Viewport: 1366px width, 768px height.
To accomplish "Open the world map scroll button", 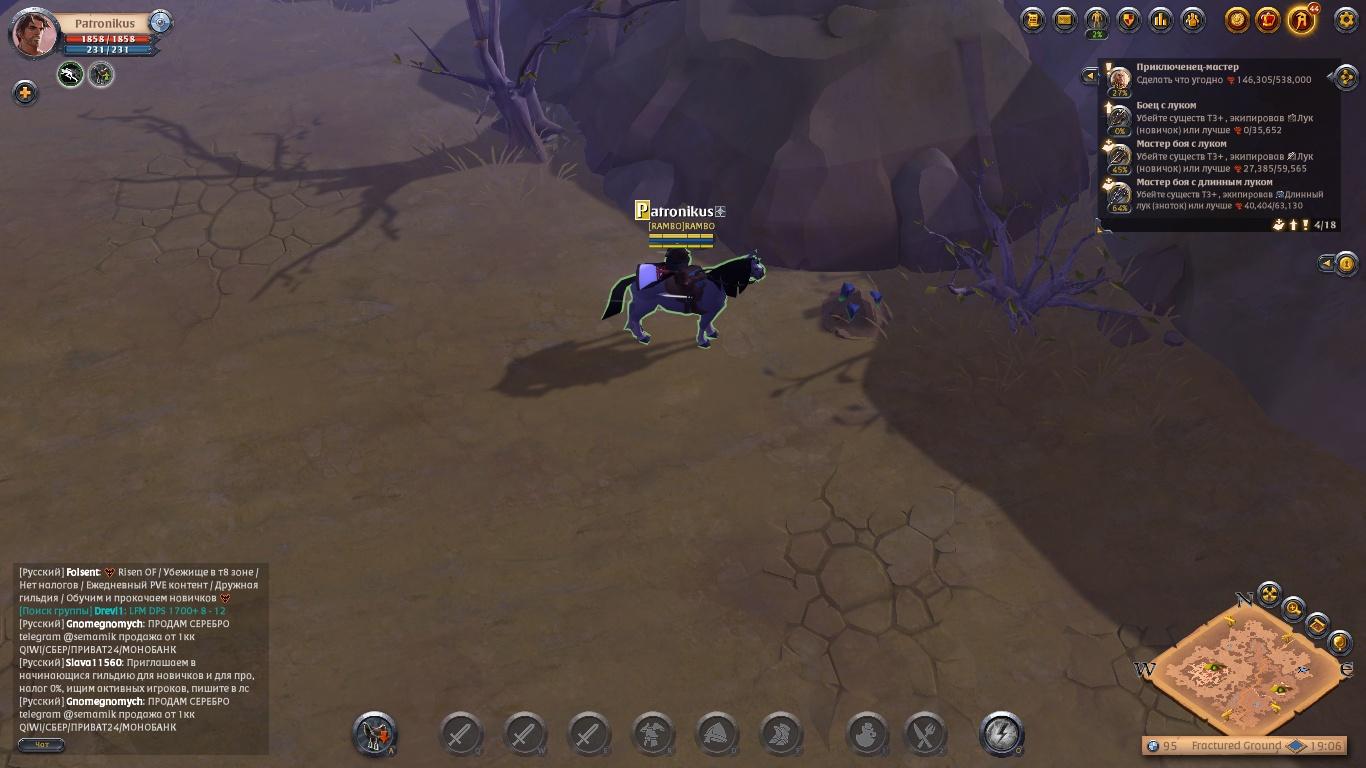I will coord(1318,625).
